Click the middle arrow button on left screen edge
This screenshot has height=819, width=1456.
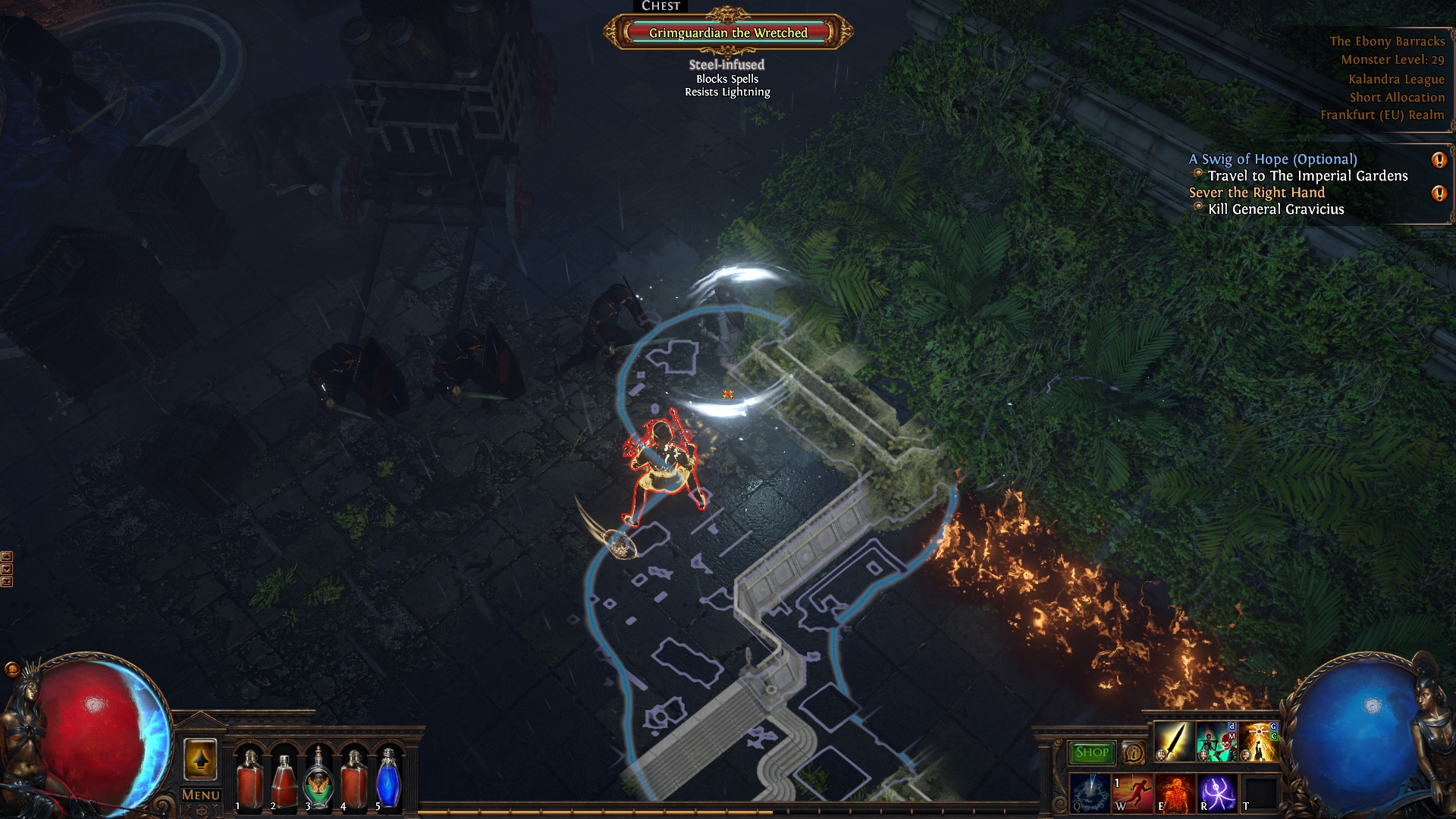(7, 567)
